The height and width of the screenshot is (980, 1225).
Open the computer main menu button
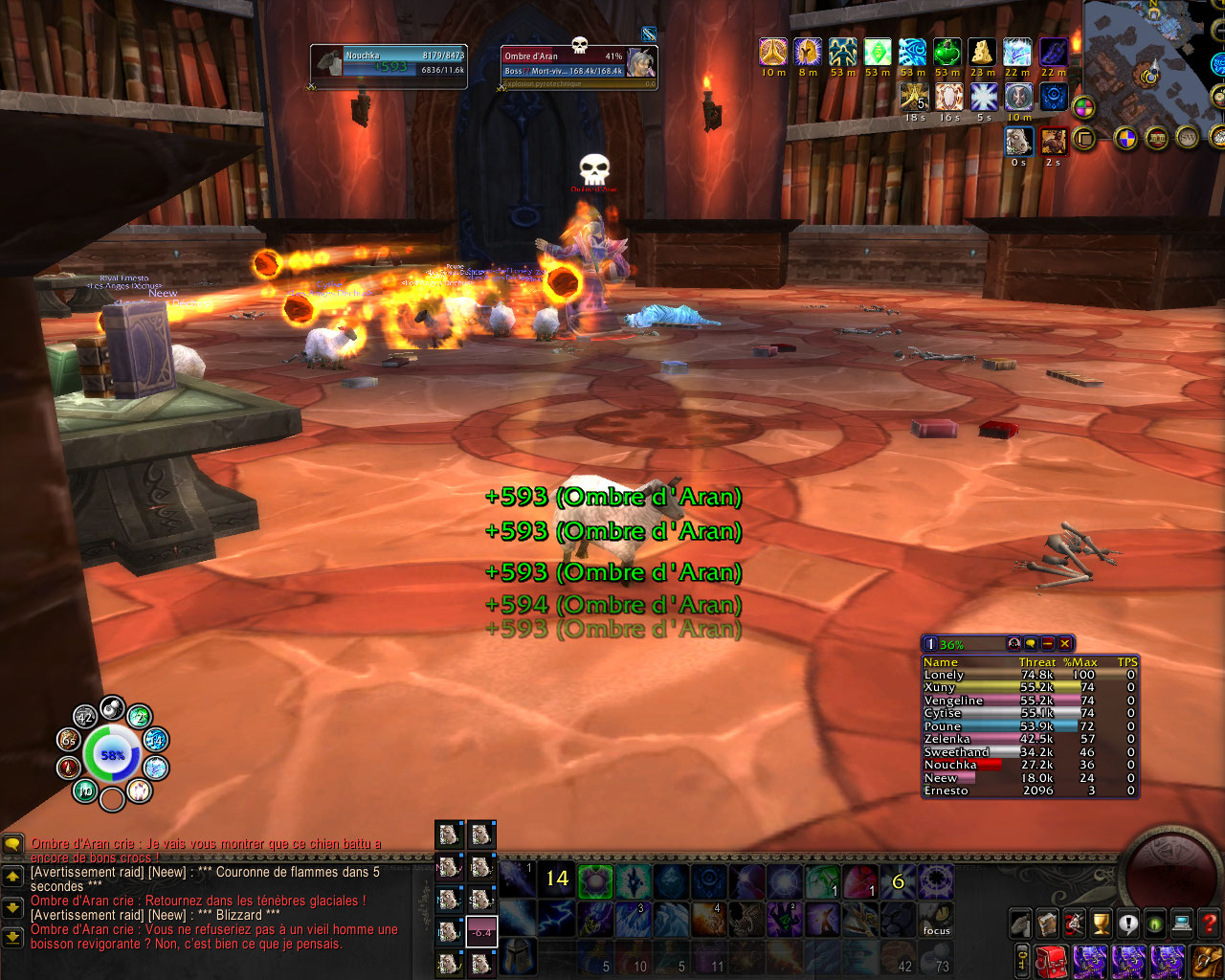pos(1182,924)
